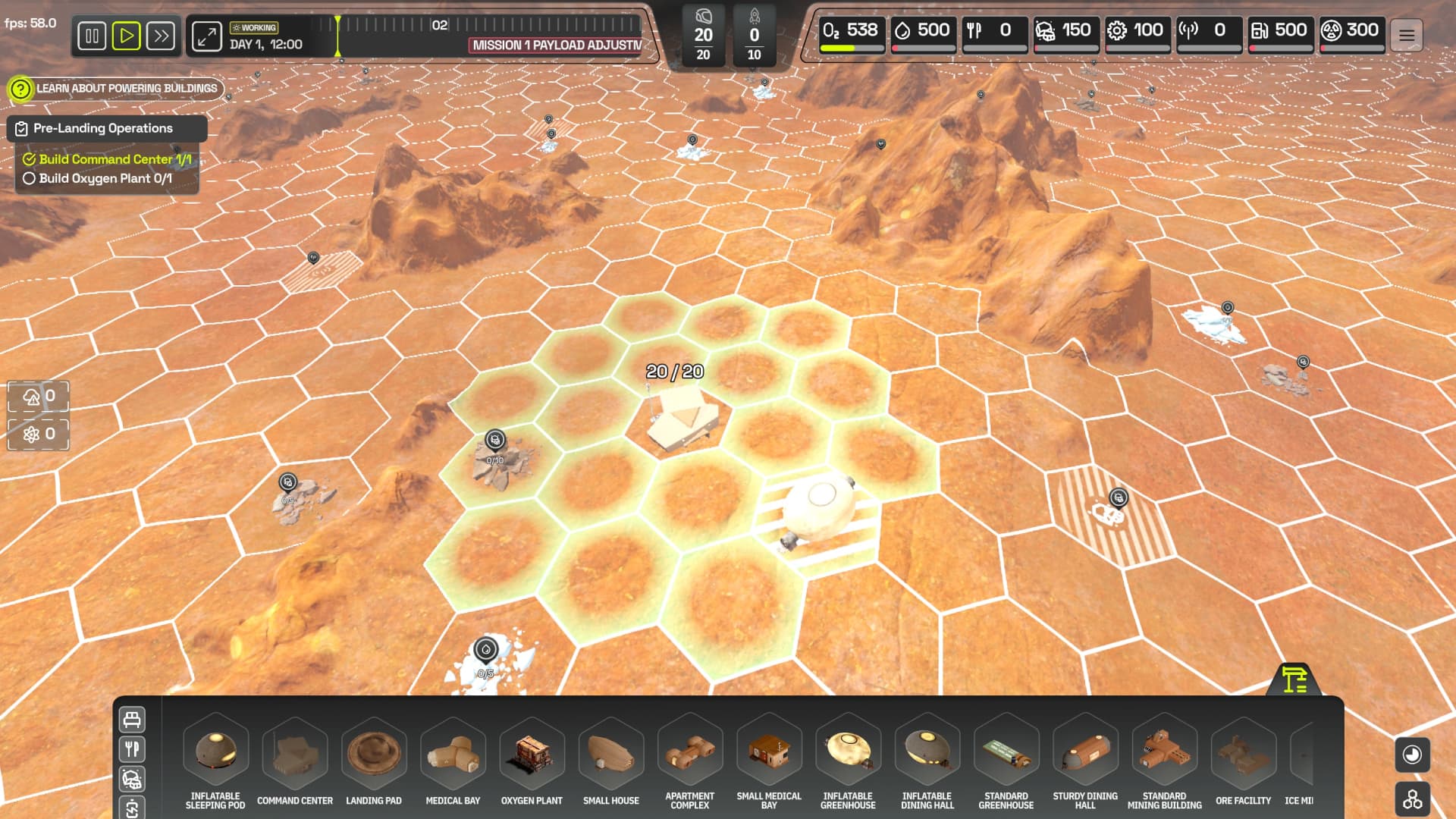The image size is (1456, 819).
Task: Select the mining category icon in build sidebar
Action: pyautogui.click(x=131, y=779)
